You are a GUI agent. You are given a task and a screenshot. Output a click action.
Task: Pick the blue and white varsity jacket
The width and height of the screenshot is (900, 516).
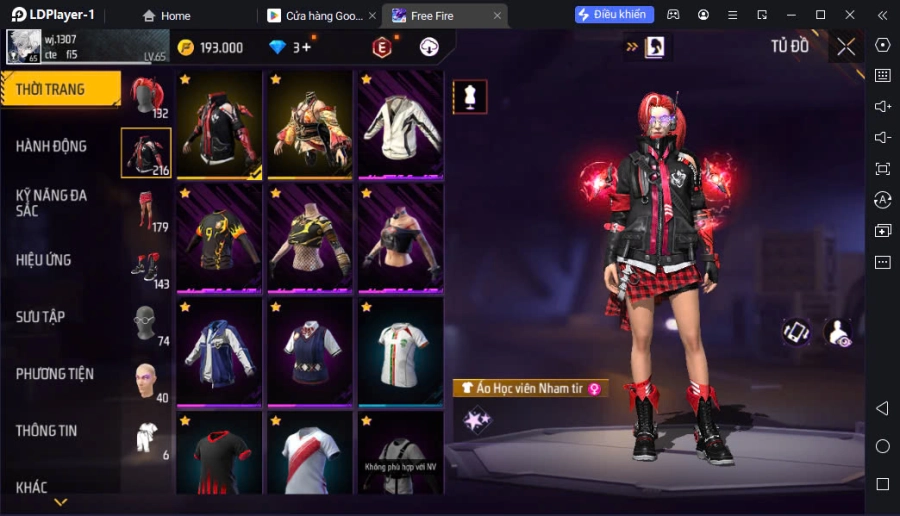219,350
